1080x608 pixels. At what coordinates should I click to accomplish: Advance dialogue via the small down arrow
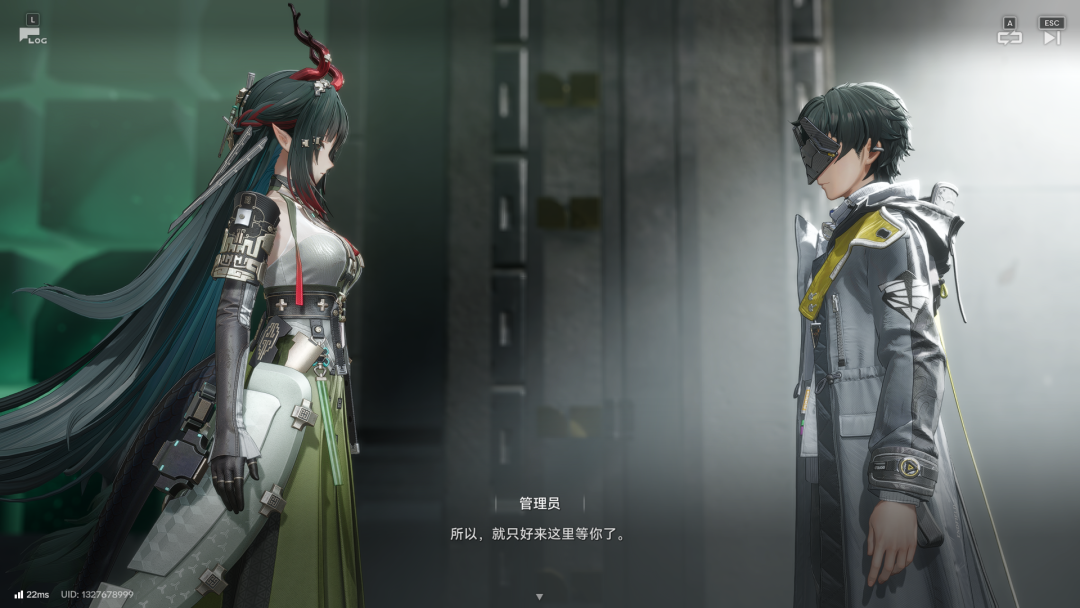point(539,597)
